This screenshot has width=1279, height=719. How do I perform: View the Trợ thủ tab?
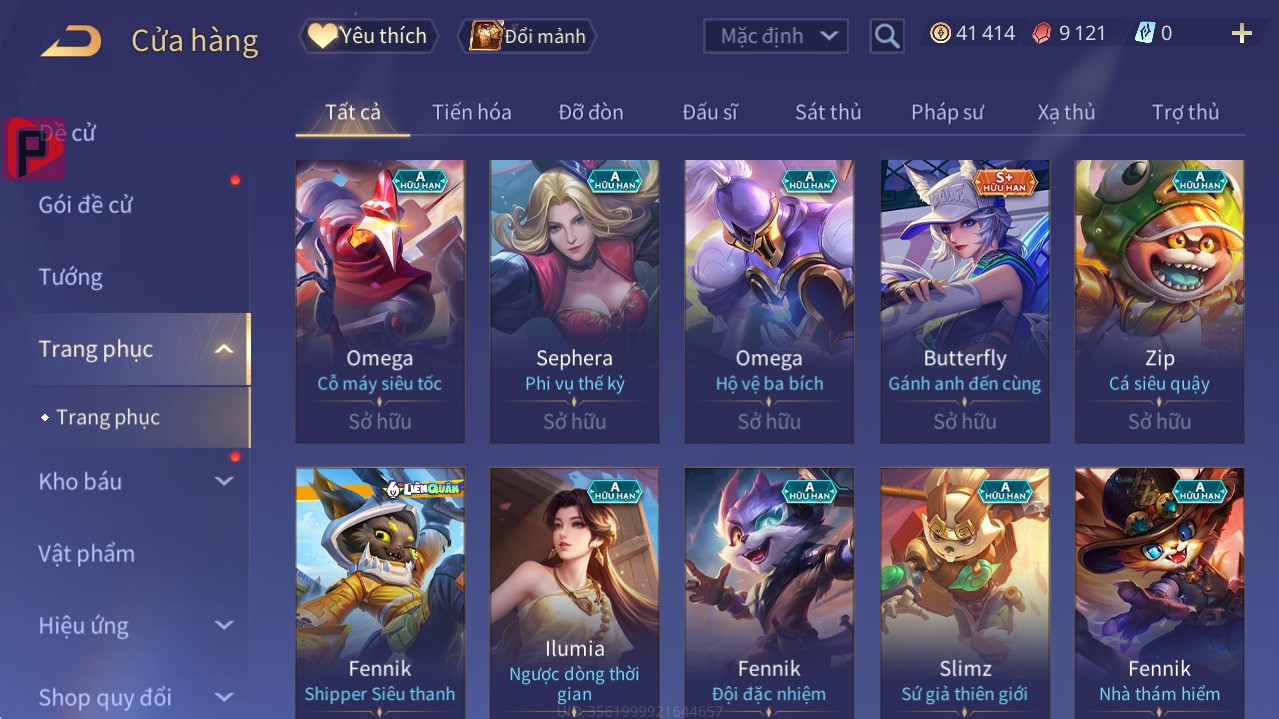(1185, 112)
